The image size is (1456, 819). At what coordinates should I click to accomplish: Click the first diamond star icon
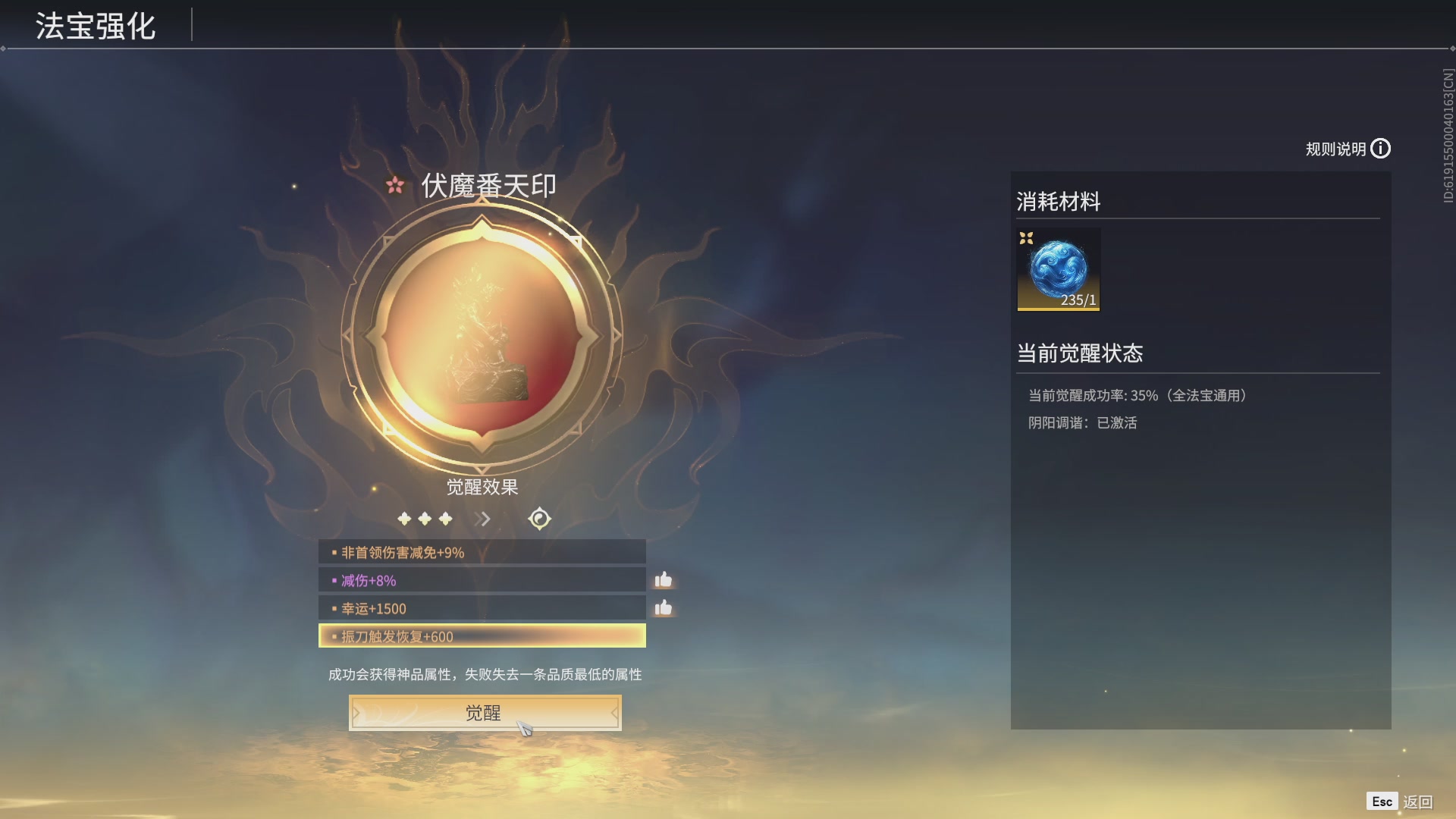(406, 519)
